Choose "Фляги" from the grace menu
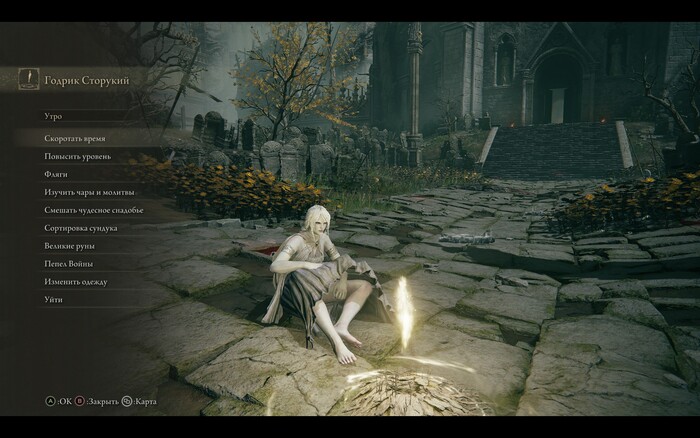This screenshot has height=438, width=700. coord(56,174)
